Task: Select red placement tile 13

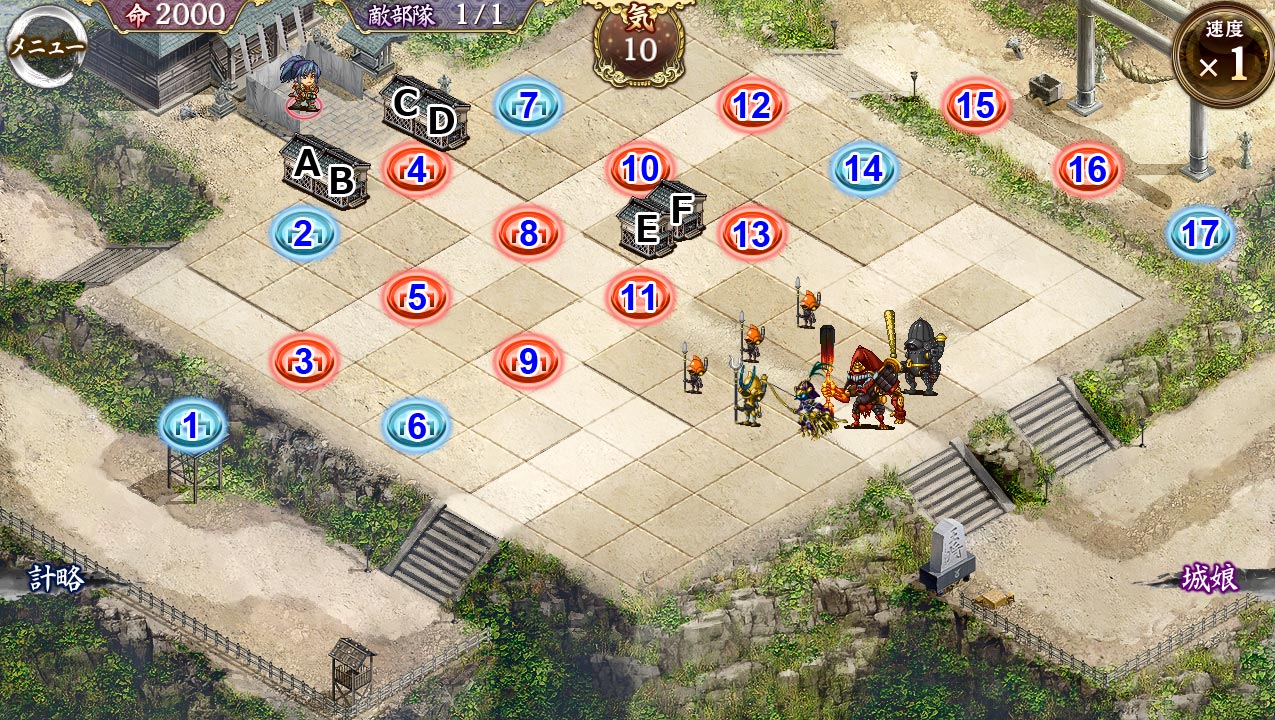Action: click(x=752, y=234)
